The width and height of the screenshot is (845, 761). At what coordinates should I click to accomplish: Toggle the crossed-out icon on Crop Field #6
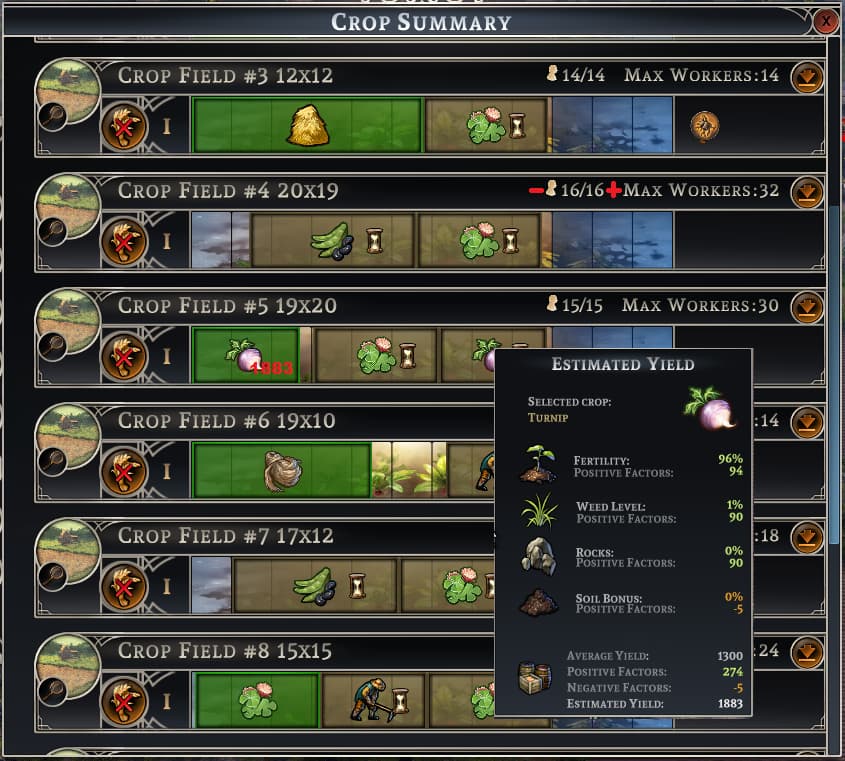pyautogui.click(x=124, y=471)
